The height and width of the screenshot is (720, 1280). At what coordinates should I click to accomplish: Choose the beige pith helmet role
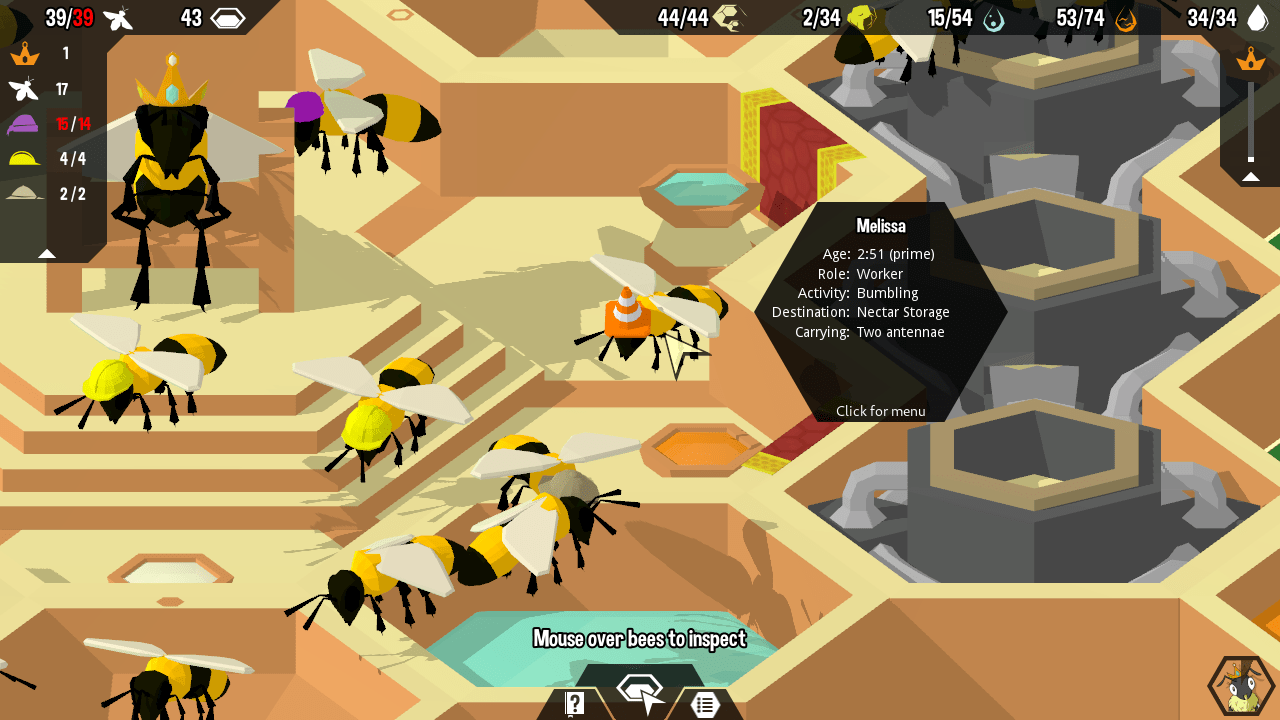click(x=23, y=194)
